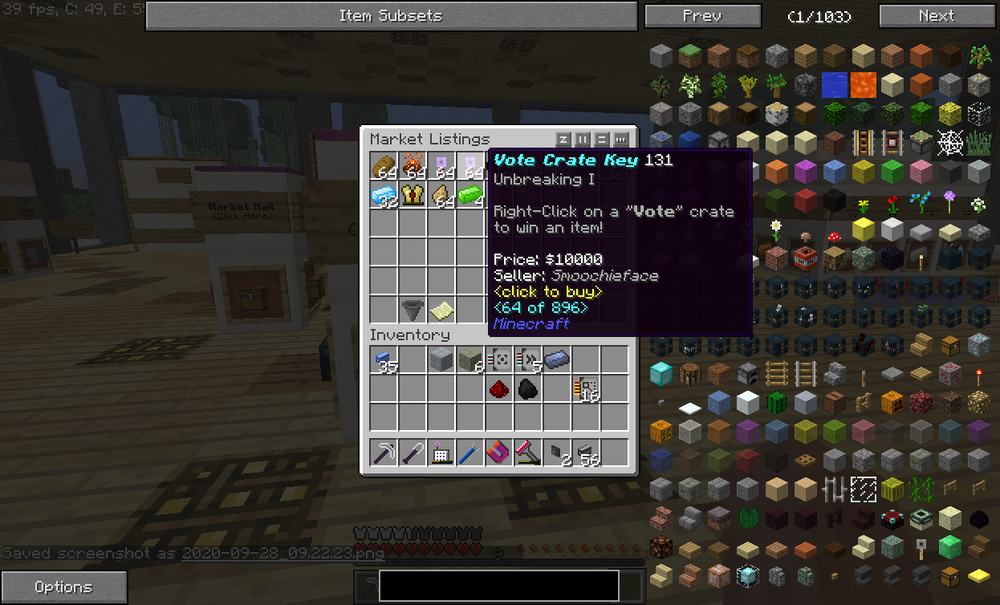The height and width of the screenshot is (605, 1000).
Task: Choose the emerald block in item list
Action: [x=950, y=548]
